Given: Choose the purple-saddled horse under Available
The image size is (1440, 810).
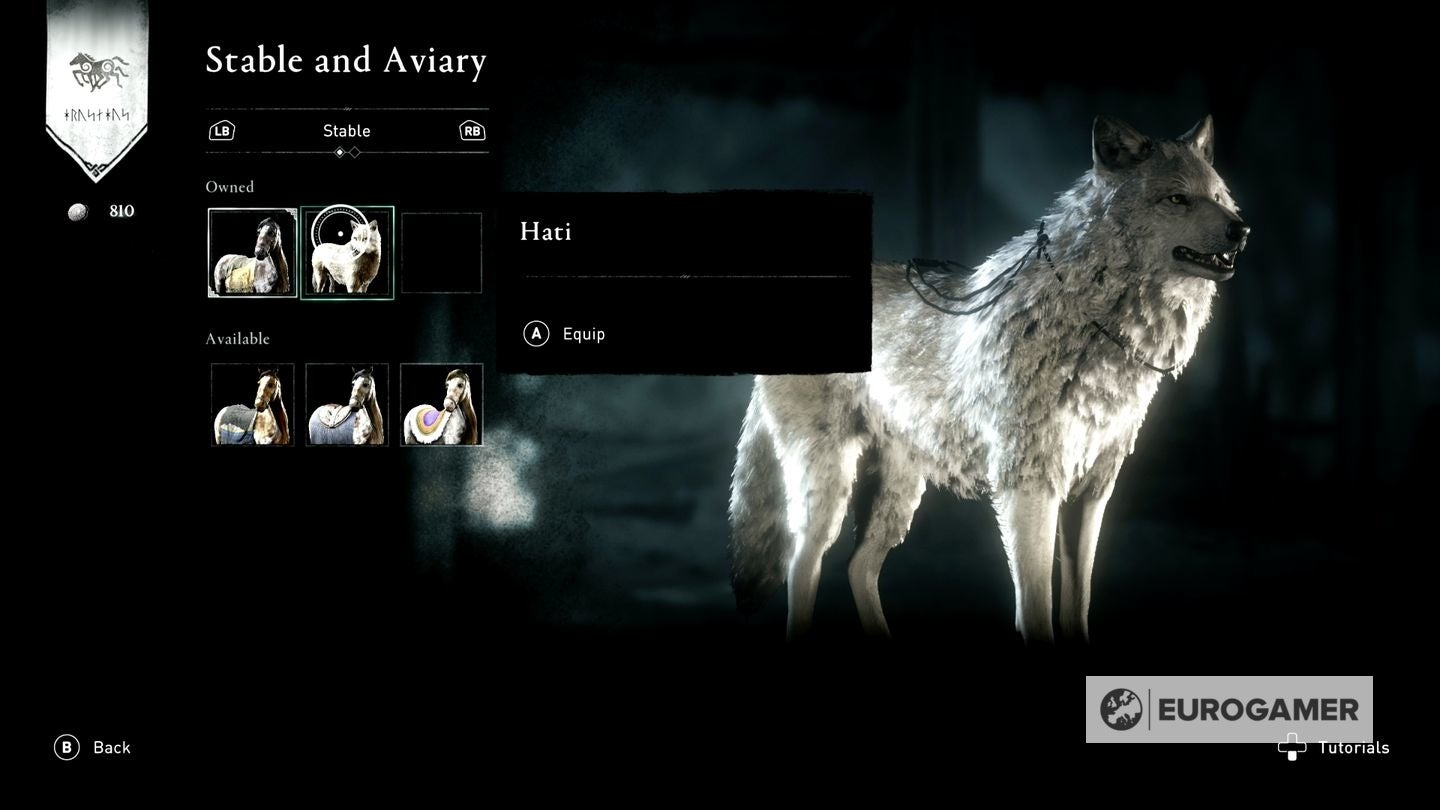Looking at the screenshot, I should coord(441,404).
